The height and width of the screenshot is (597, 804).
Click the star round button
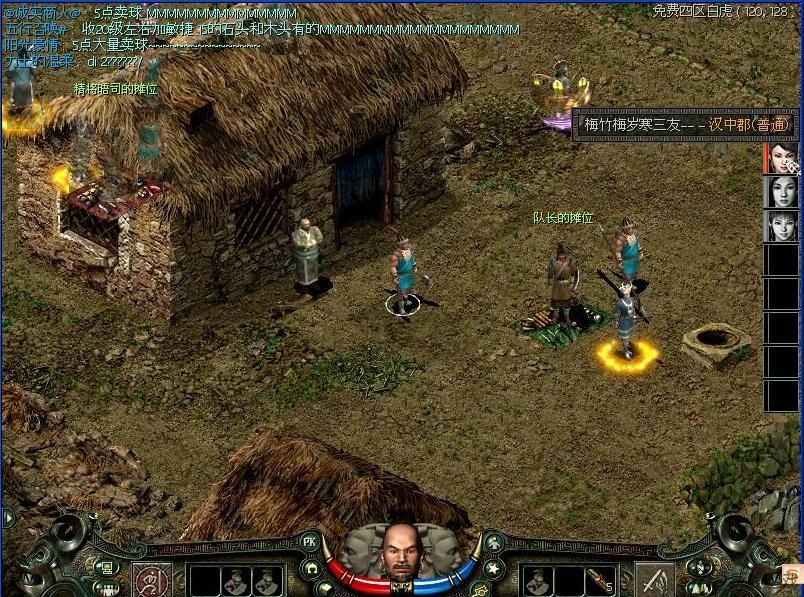[x=493, y=569]
